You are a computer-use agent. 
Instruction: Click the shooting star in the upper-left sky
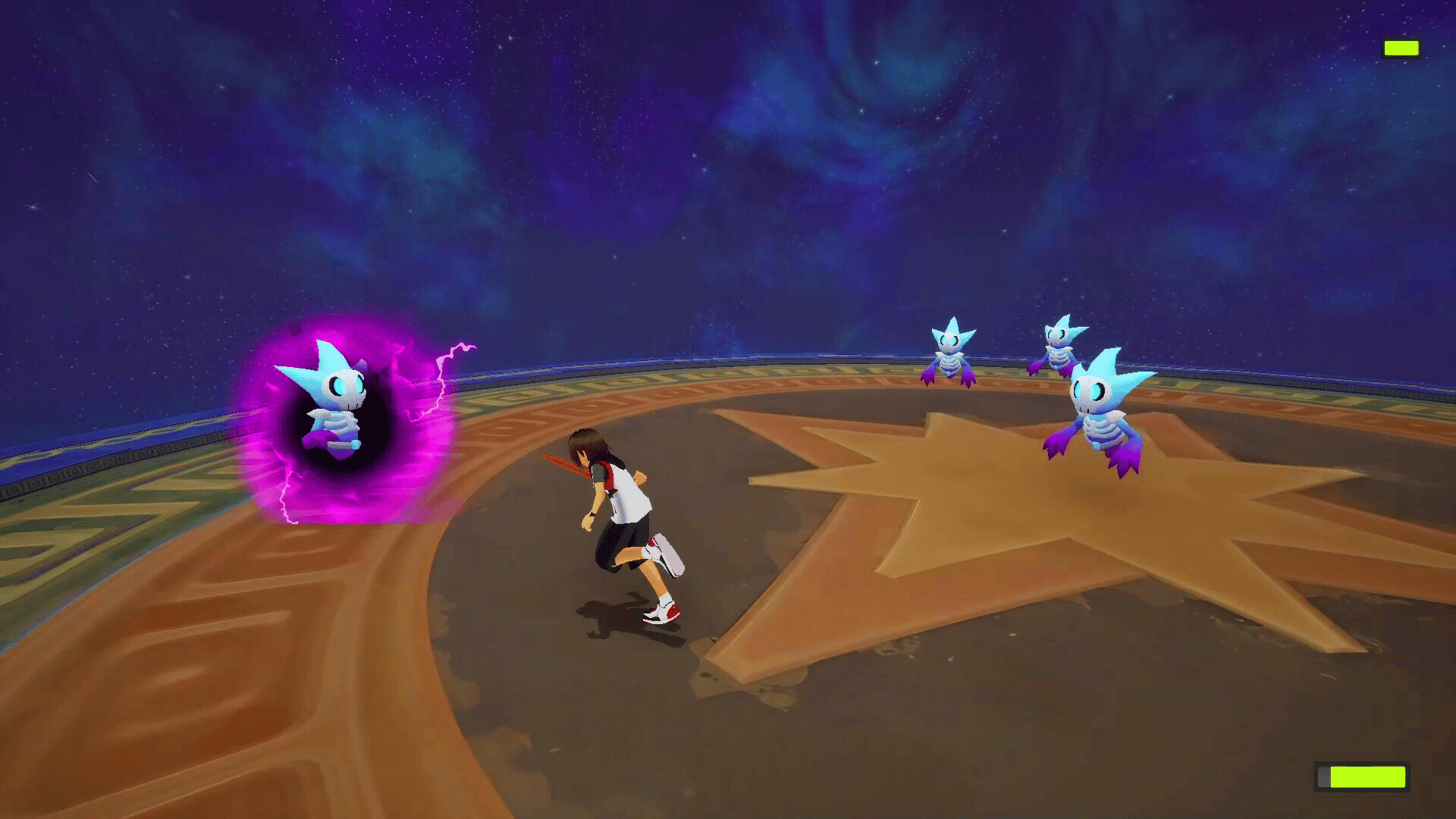click(93, 177)
